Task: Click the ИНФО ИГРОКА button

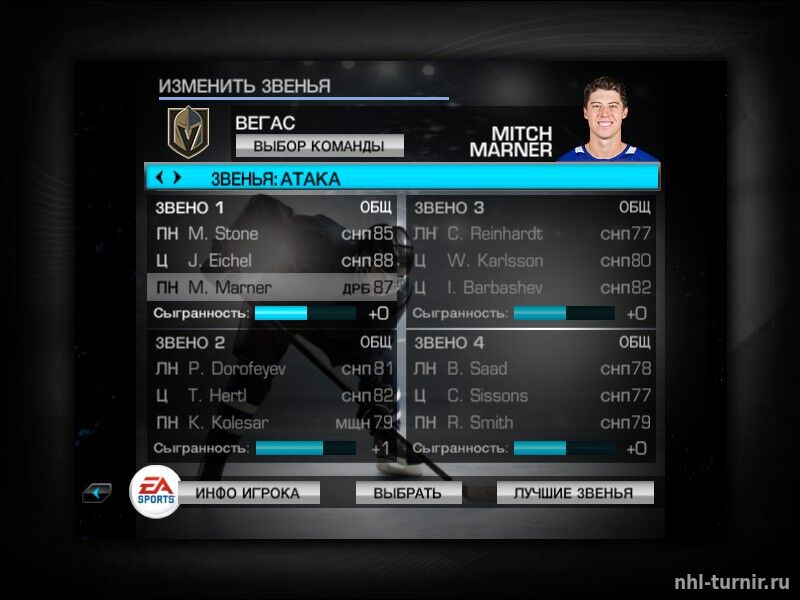Action: click(x=256, y=493)
